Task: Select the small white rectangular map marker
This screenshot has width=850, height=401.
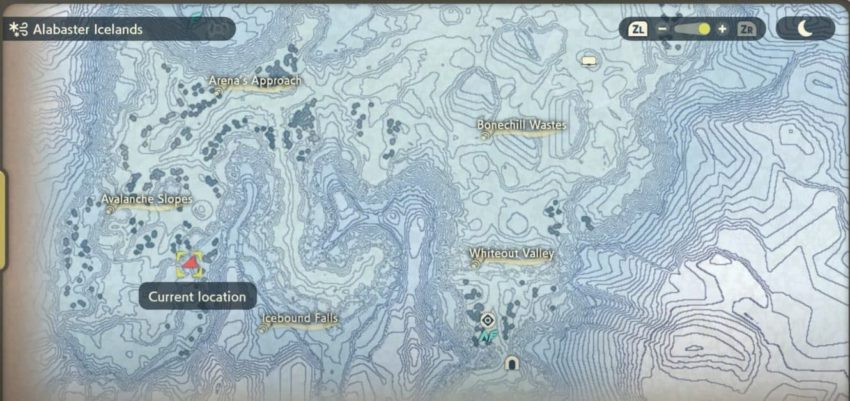Action: click(x=589, y=62)
